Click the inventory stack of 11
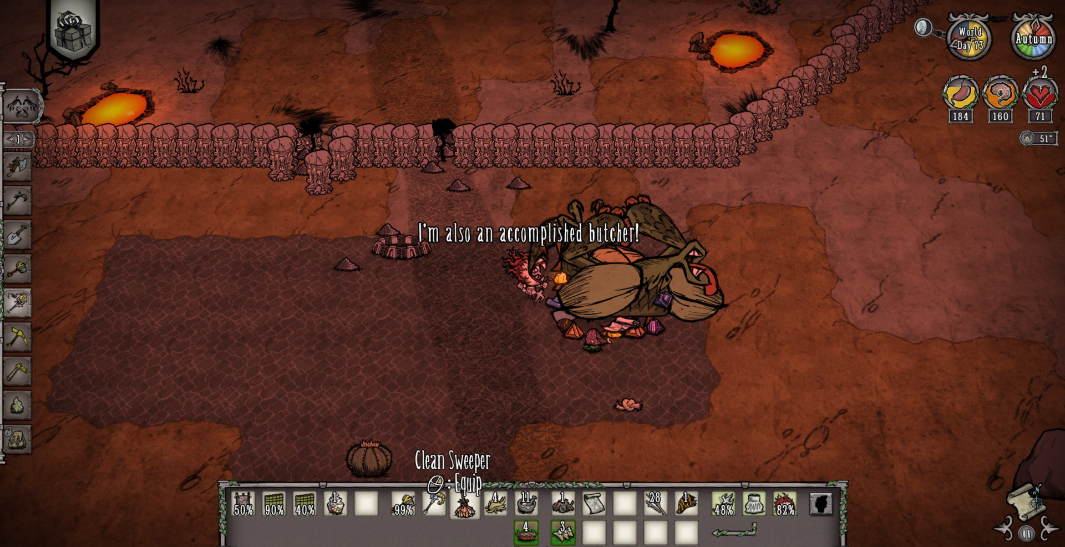 526,503
